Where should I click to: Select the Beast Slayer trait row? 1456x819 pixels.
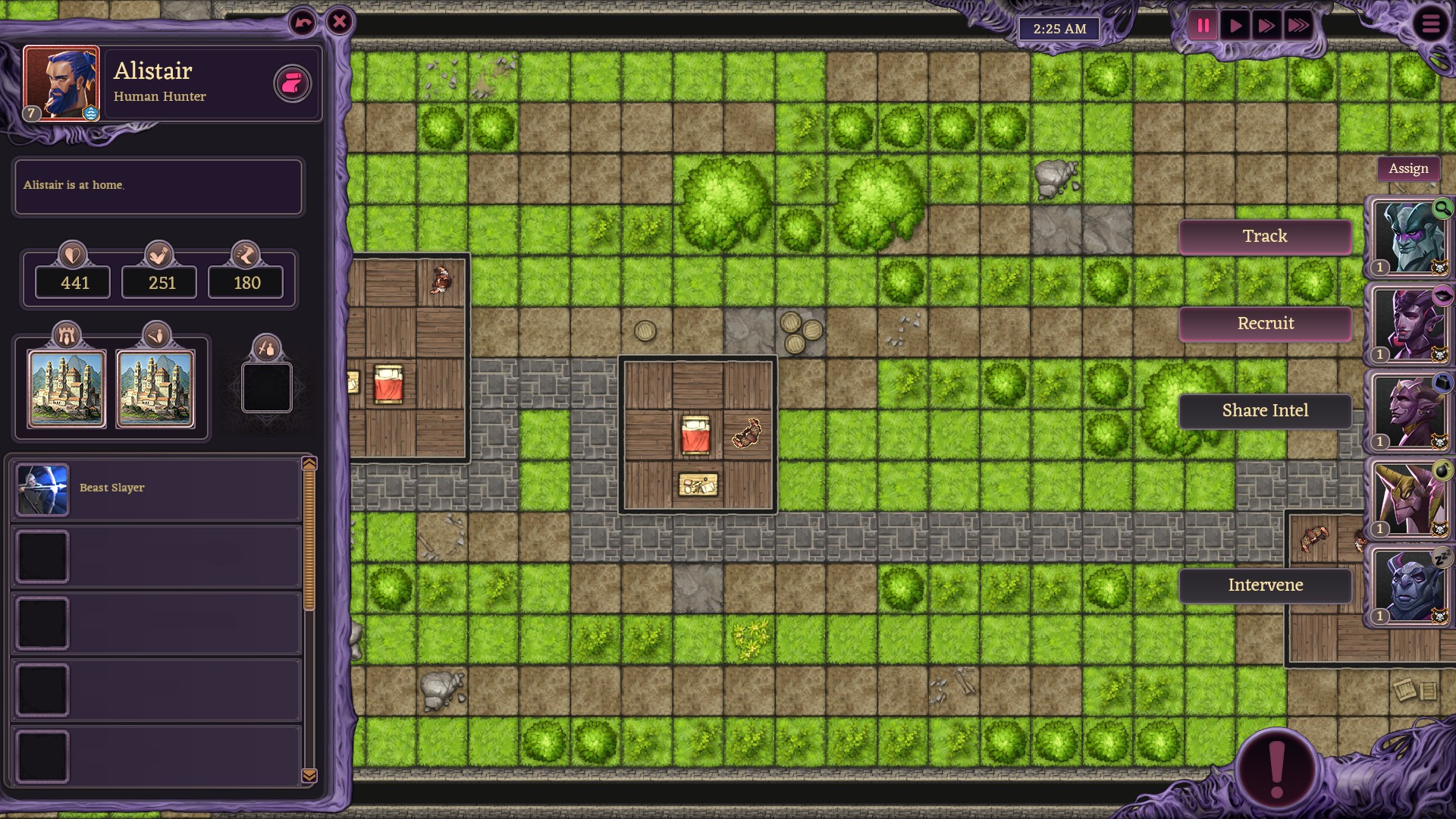[x=157, y=489]
